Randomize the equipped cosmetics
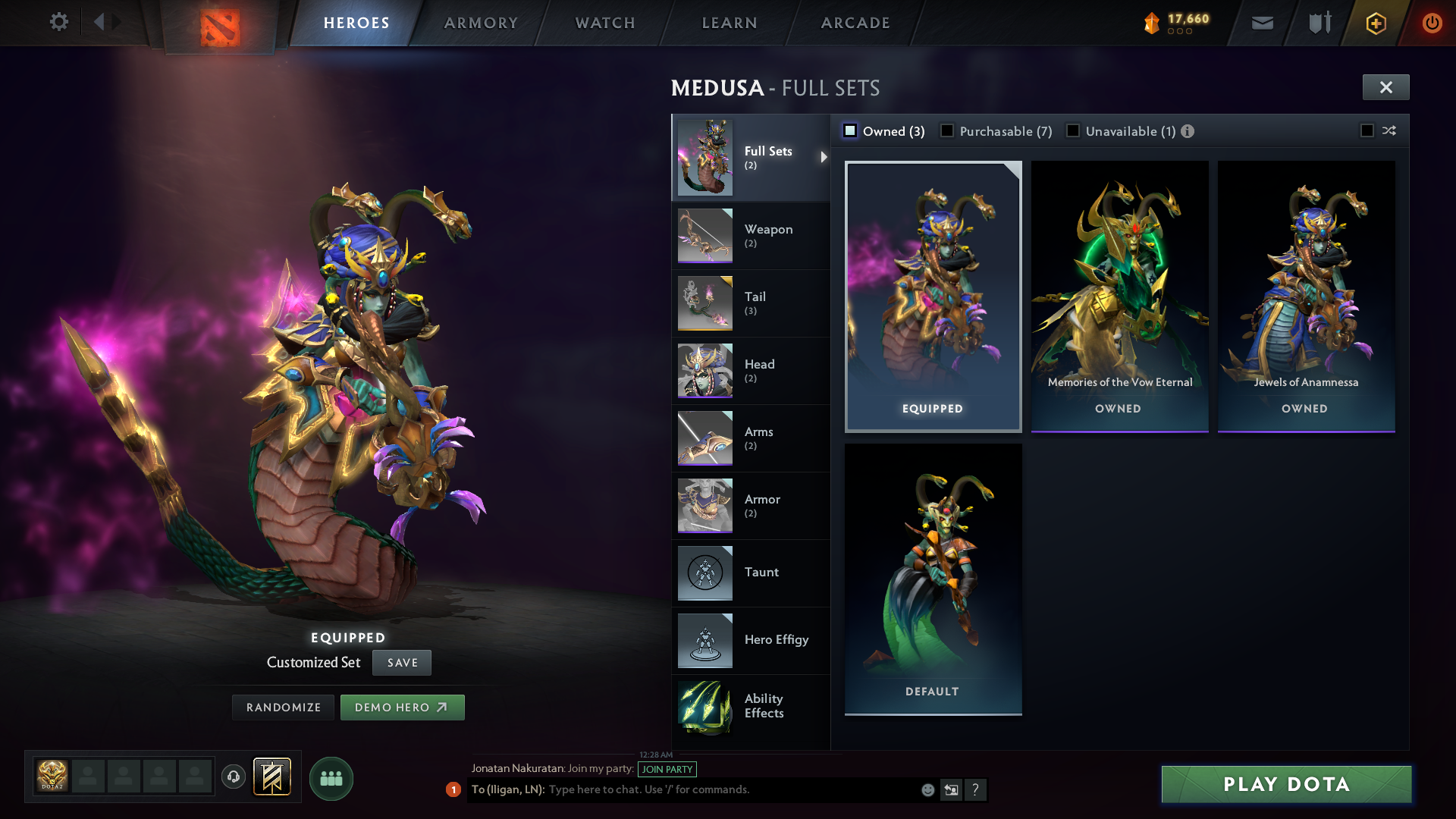Screen dimensions: 1456x819 pos(284,708)
